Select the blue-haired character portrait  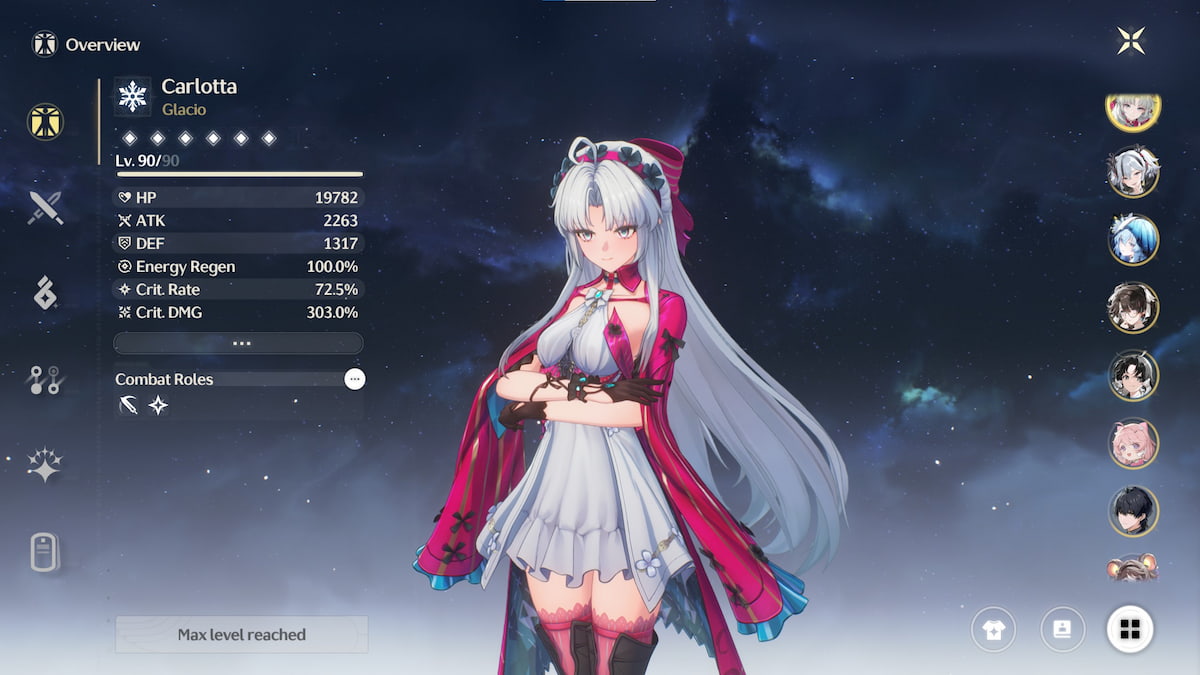point(1133,240)
